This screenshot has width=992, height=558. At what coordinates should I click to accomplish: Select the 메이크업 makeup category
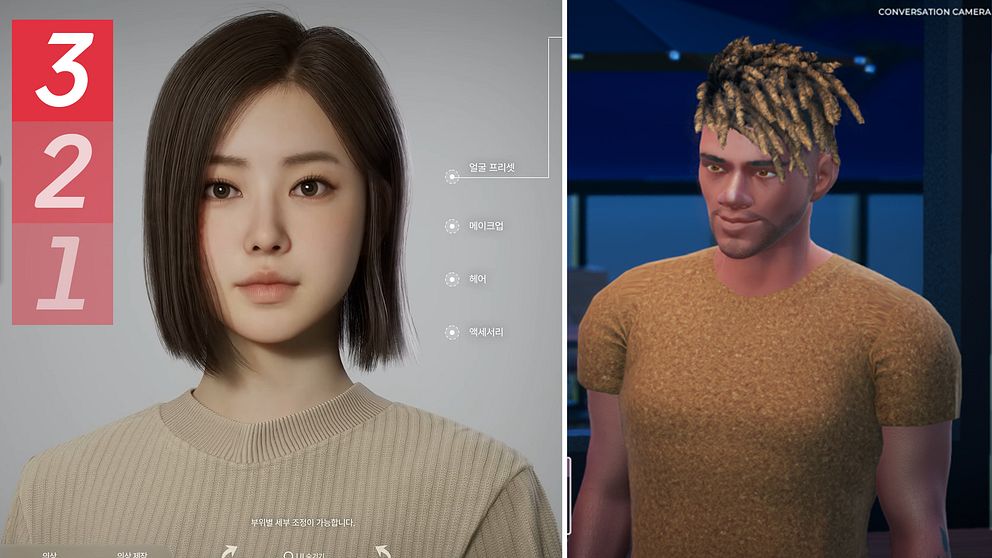pos(485,226)
